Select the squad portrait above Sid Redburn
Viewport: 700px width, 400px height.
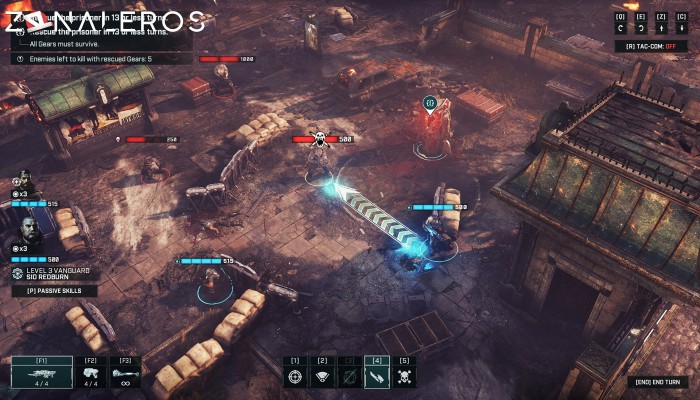(24, 181)
